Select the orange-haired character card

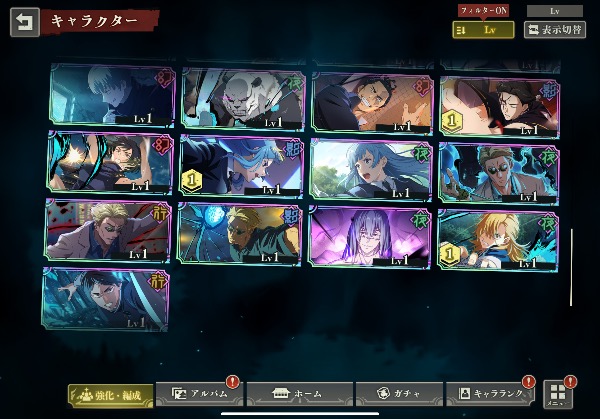(x=498, y=238)
